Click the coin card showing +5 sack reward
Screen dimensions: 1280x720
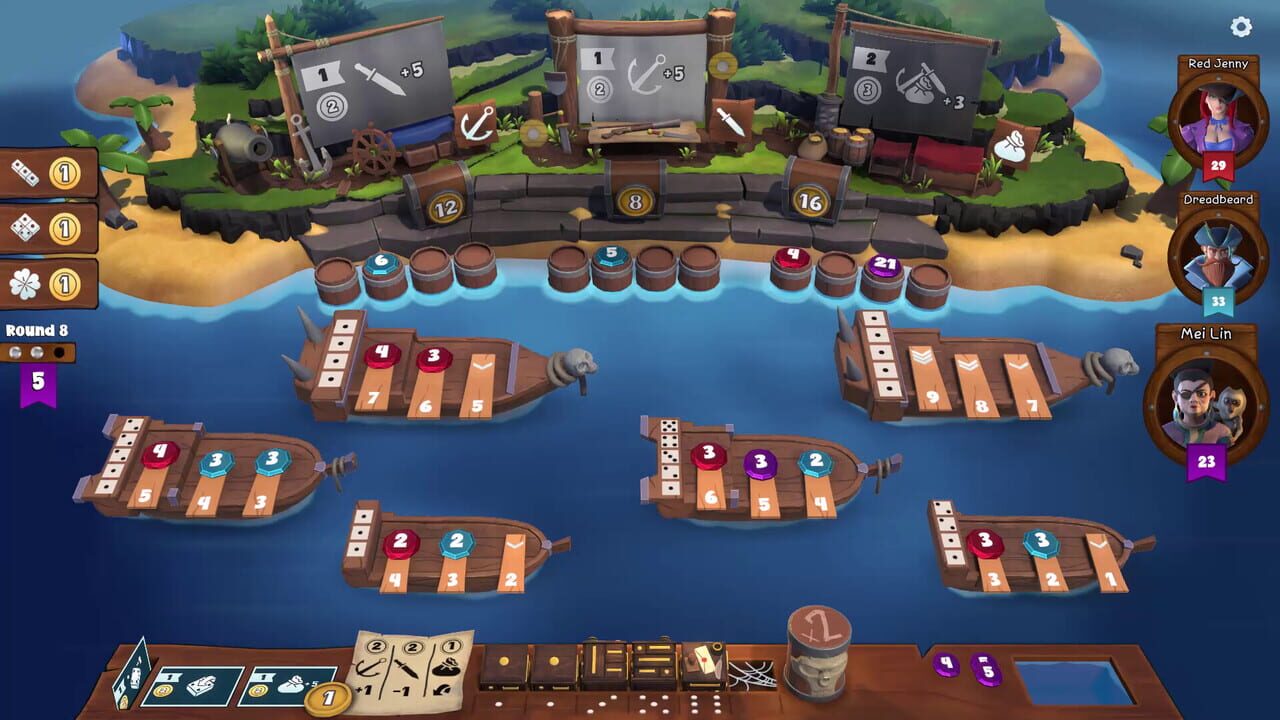pos(293,685)
